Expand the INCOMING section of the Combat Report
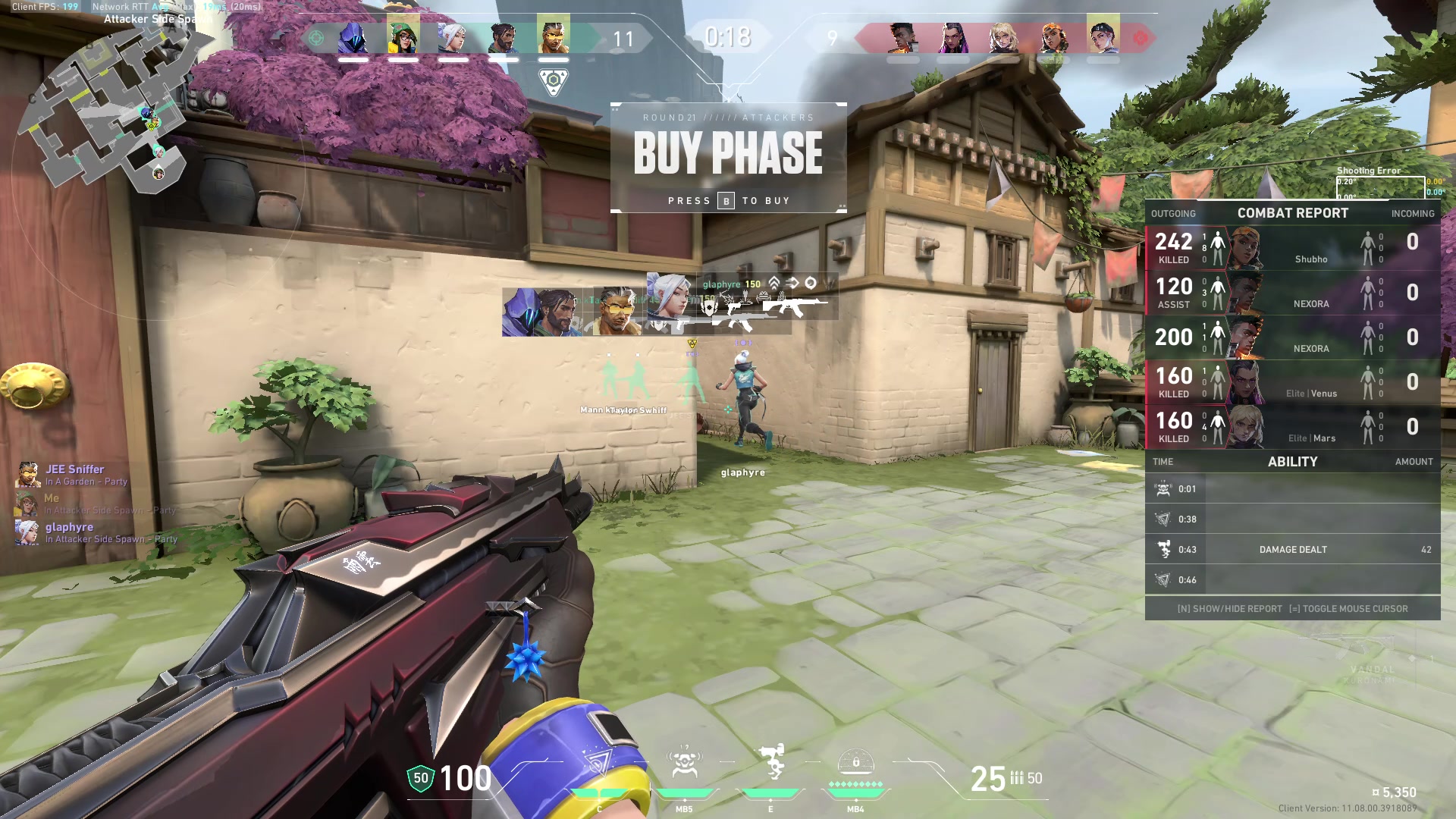Viewport: 1456px width, 819px height. click(x=1412, y=213)
